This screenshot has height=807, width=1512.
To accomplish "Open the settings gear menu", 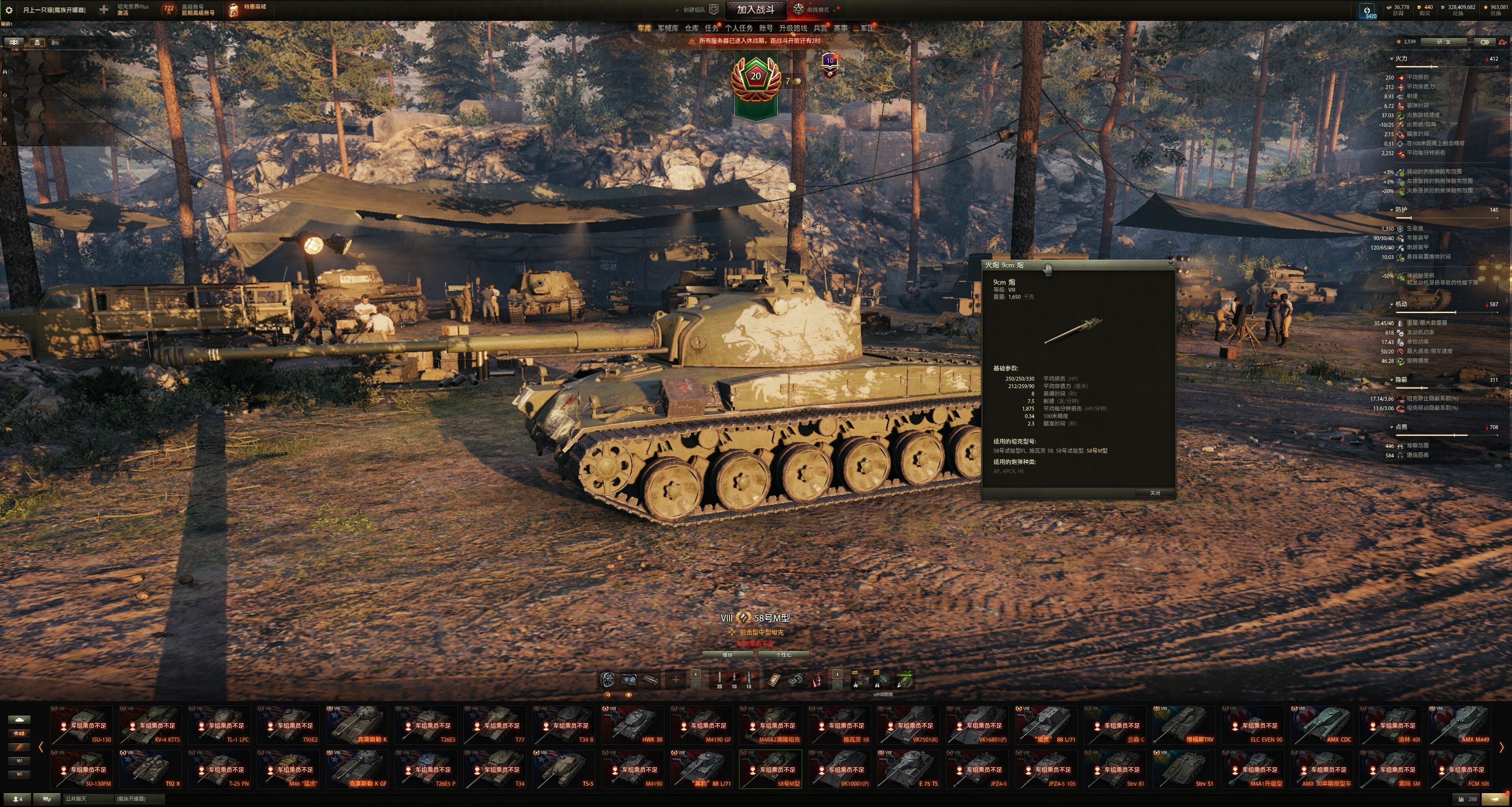I will tap(9, 10).
